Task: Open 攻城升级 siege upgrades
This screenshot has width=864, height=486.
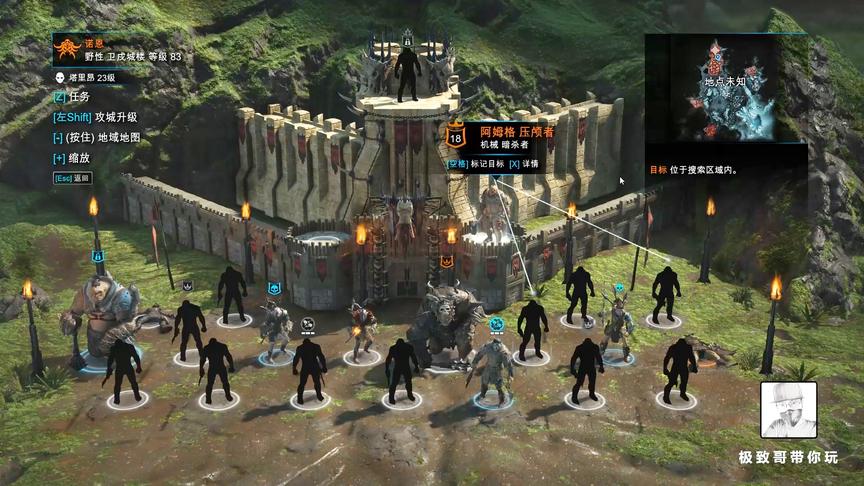Action: 95,117
